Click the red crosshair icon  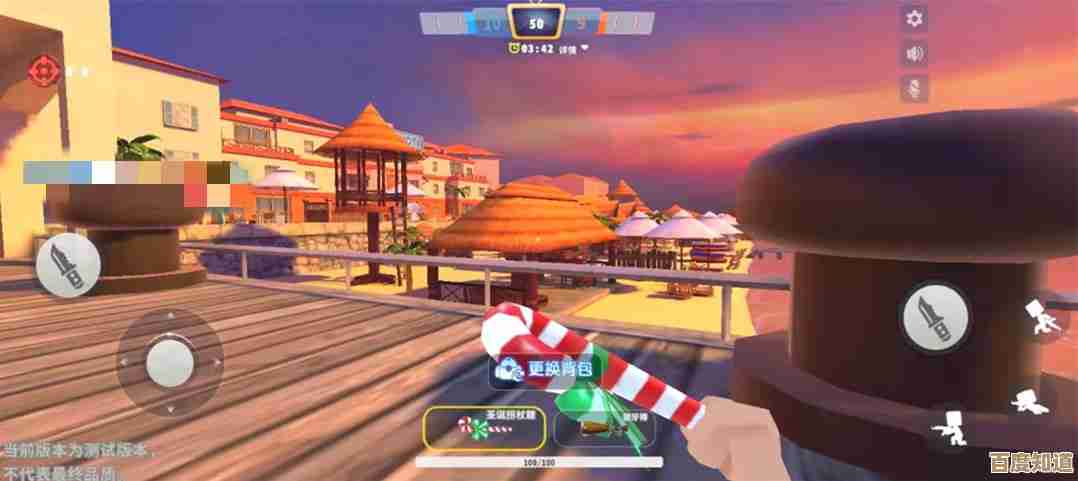pyautogui.click(x=42, y=70)
